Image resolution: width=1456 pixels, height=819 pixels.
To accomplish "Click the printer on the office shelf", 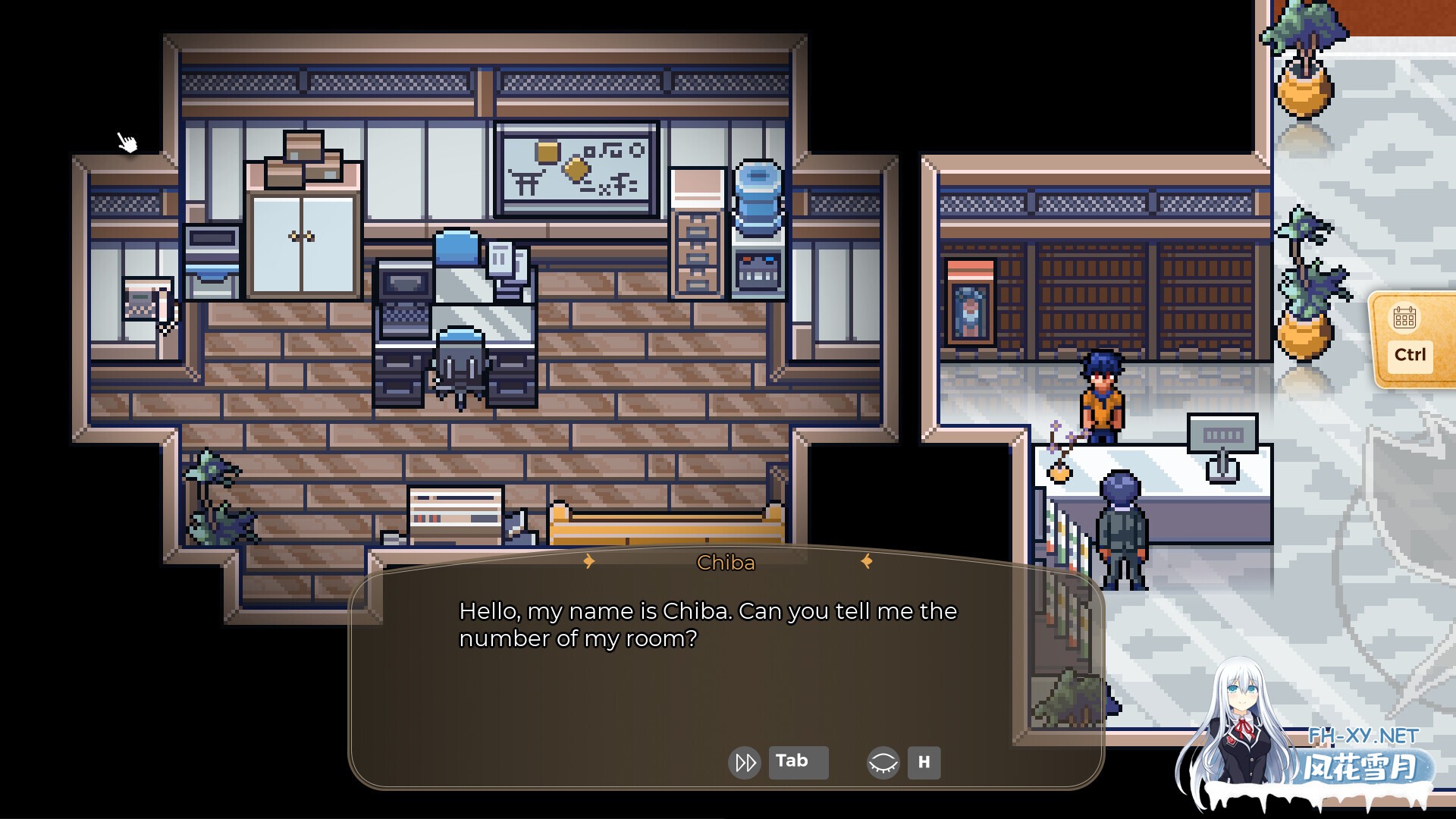I will tap(212, 258).
